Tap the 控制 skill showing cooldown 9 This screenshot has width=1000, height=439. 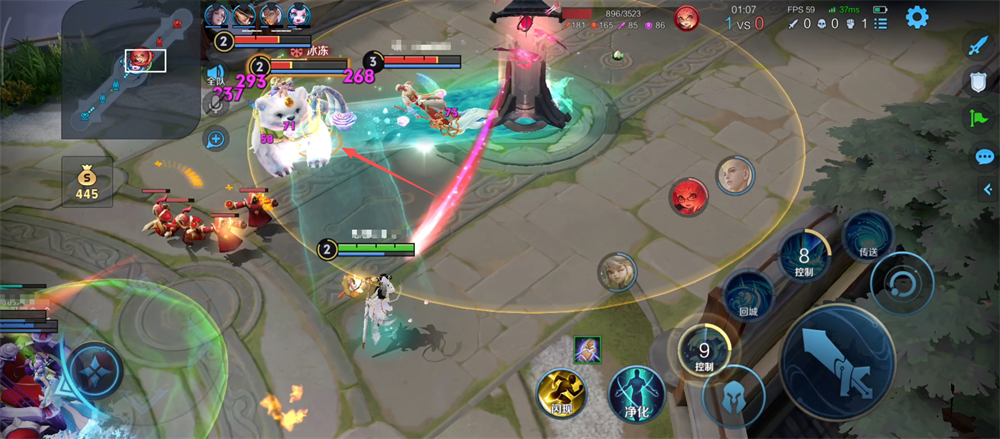[x=706, y=353]
